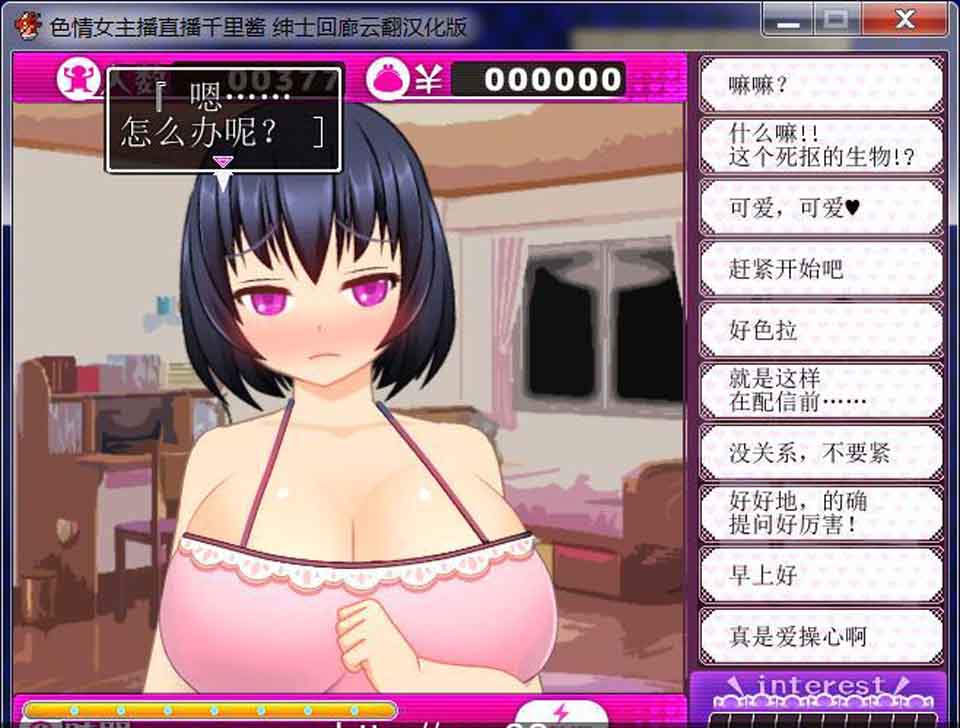Minimize the game window
The width and height of the screenshot is (960, 728).
(x=788, y=19)
